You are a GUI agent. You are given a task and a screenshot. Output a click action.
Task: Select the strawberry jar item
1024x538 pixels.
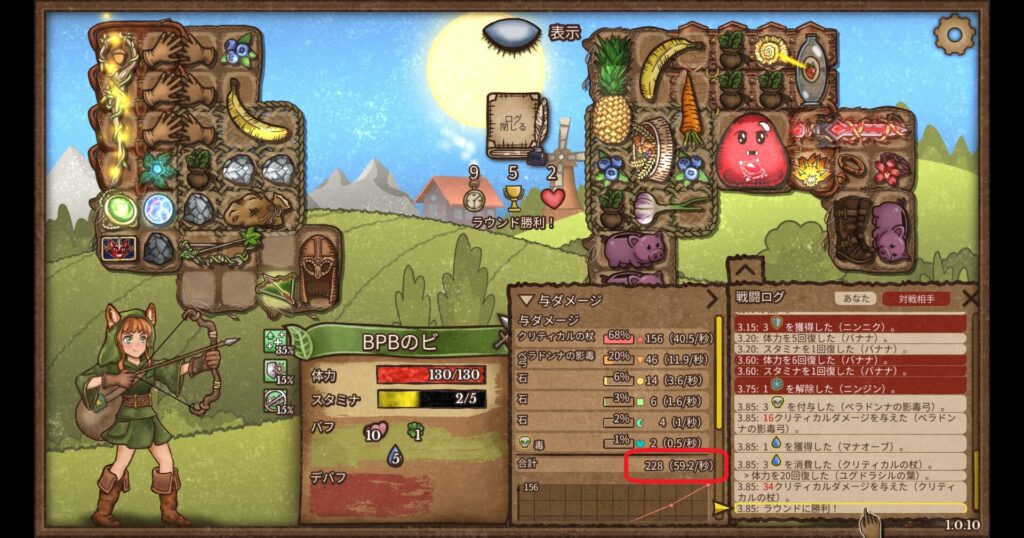pos(886,168)
